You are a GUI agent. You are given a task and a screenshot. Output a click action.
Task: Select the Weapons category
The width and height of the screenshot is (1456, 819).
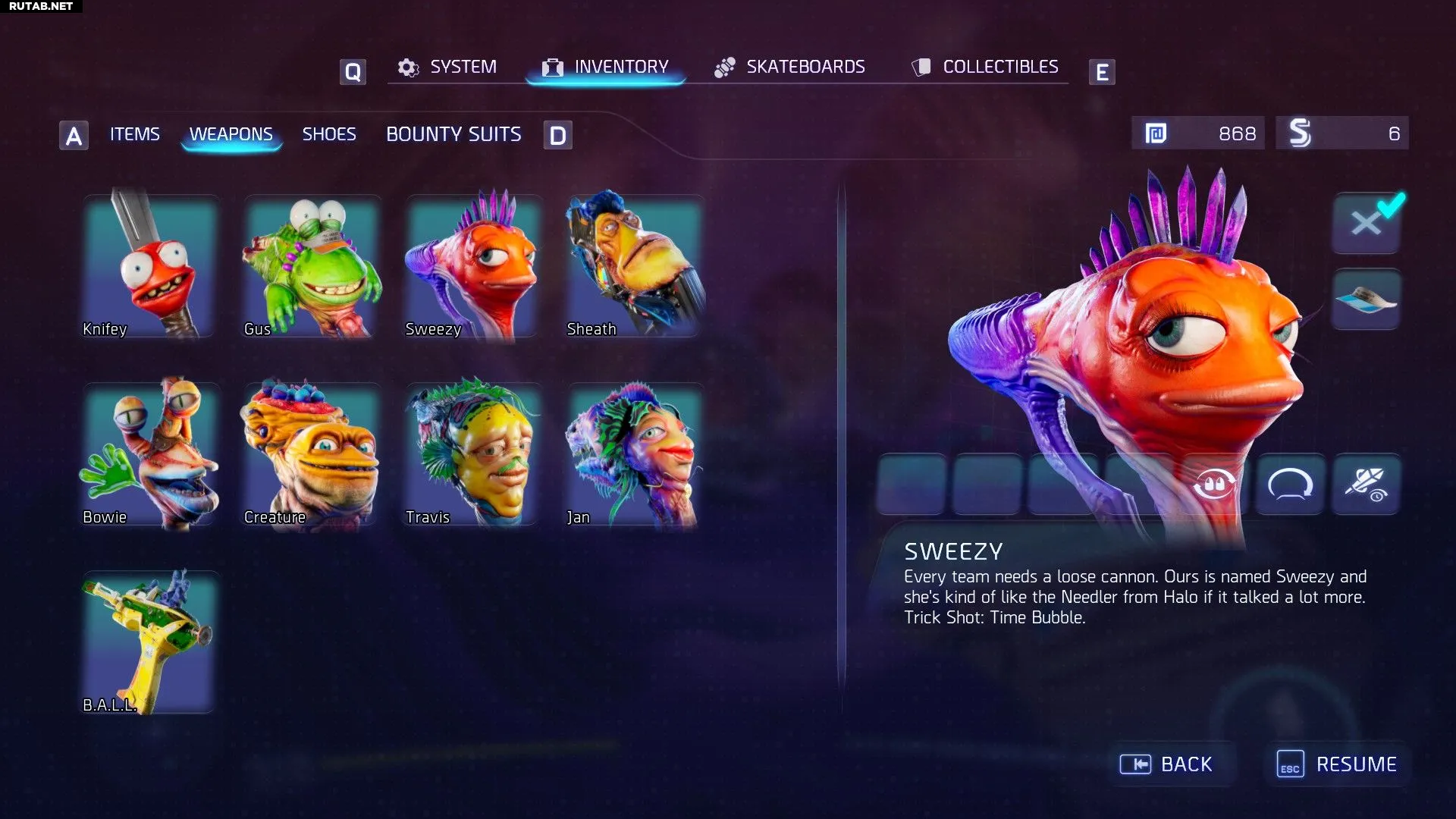click(231, 134)
